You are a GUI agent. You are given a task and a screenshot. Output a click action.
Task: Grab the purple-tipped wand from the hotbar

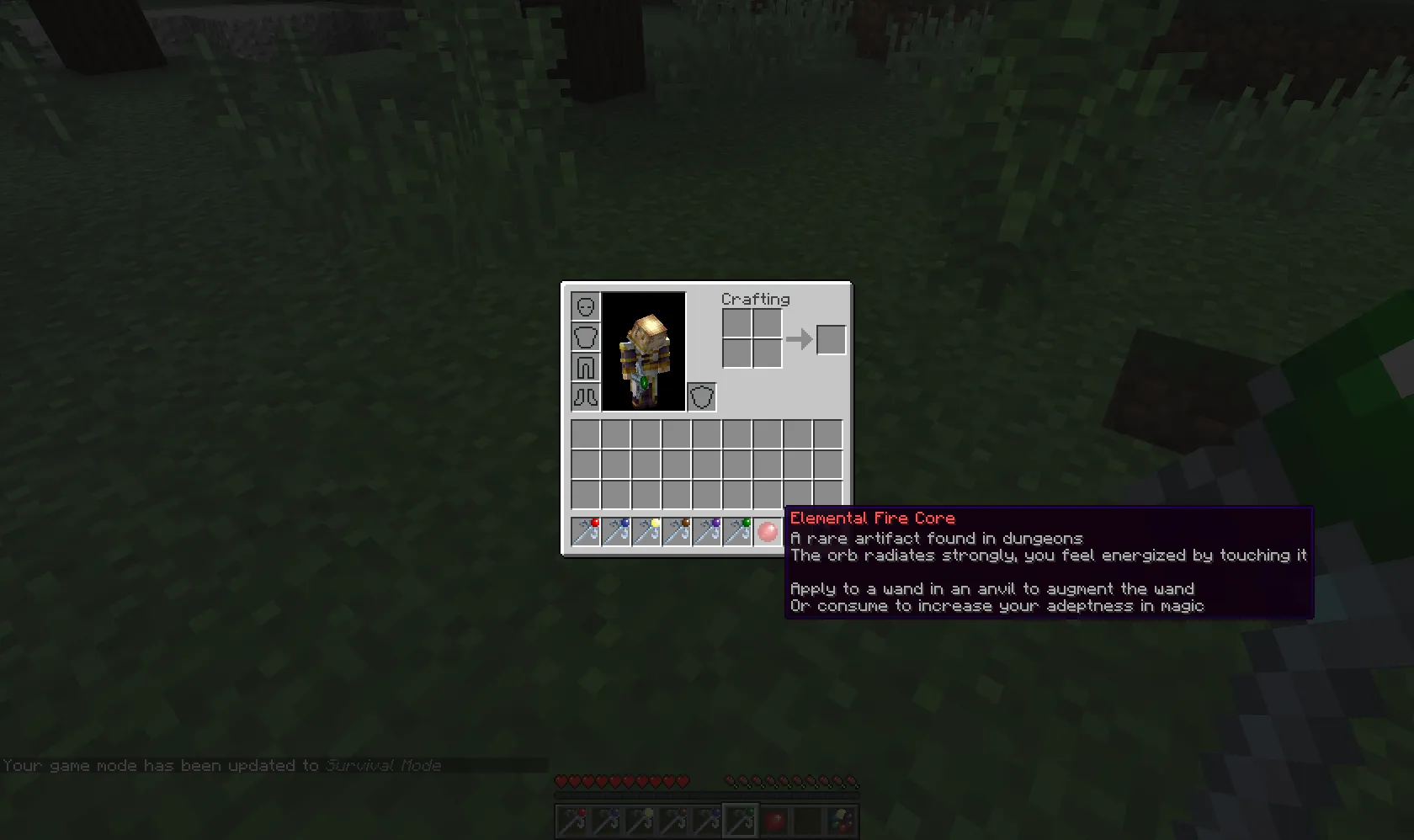[x=706, y=531]
